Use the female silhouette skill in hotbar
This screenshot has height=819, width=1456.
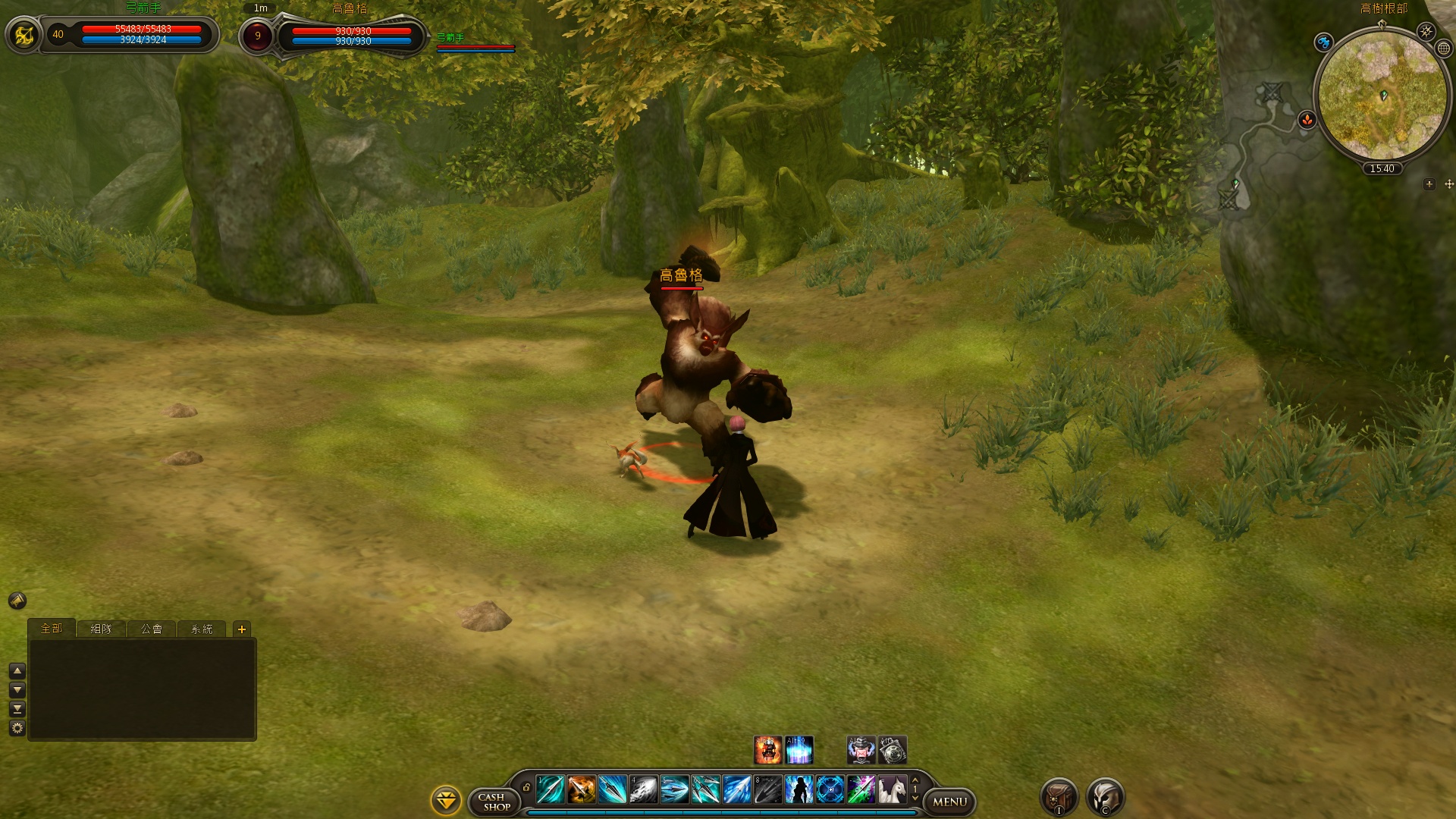(799, 789)
